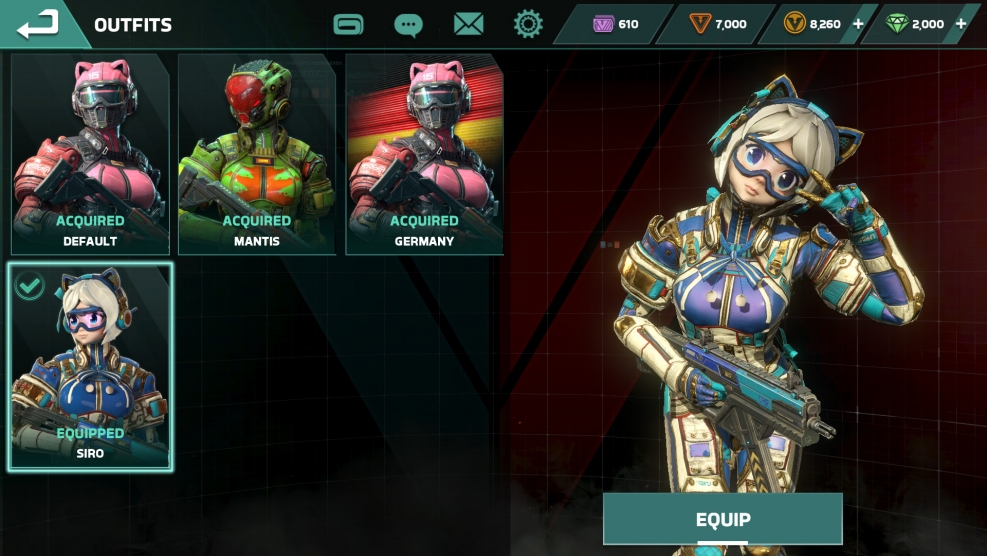The image size is (987, 556).
Task: Choose the Mantis outfit card
Action: point(257,154)
